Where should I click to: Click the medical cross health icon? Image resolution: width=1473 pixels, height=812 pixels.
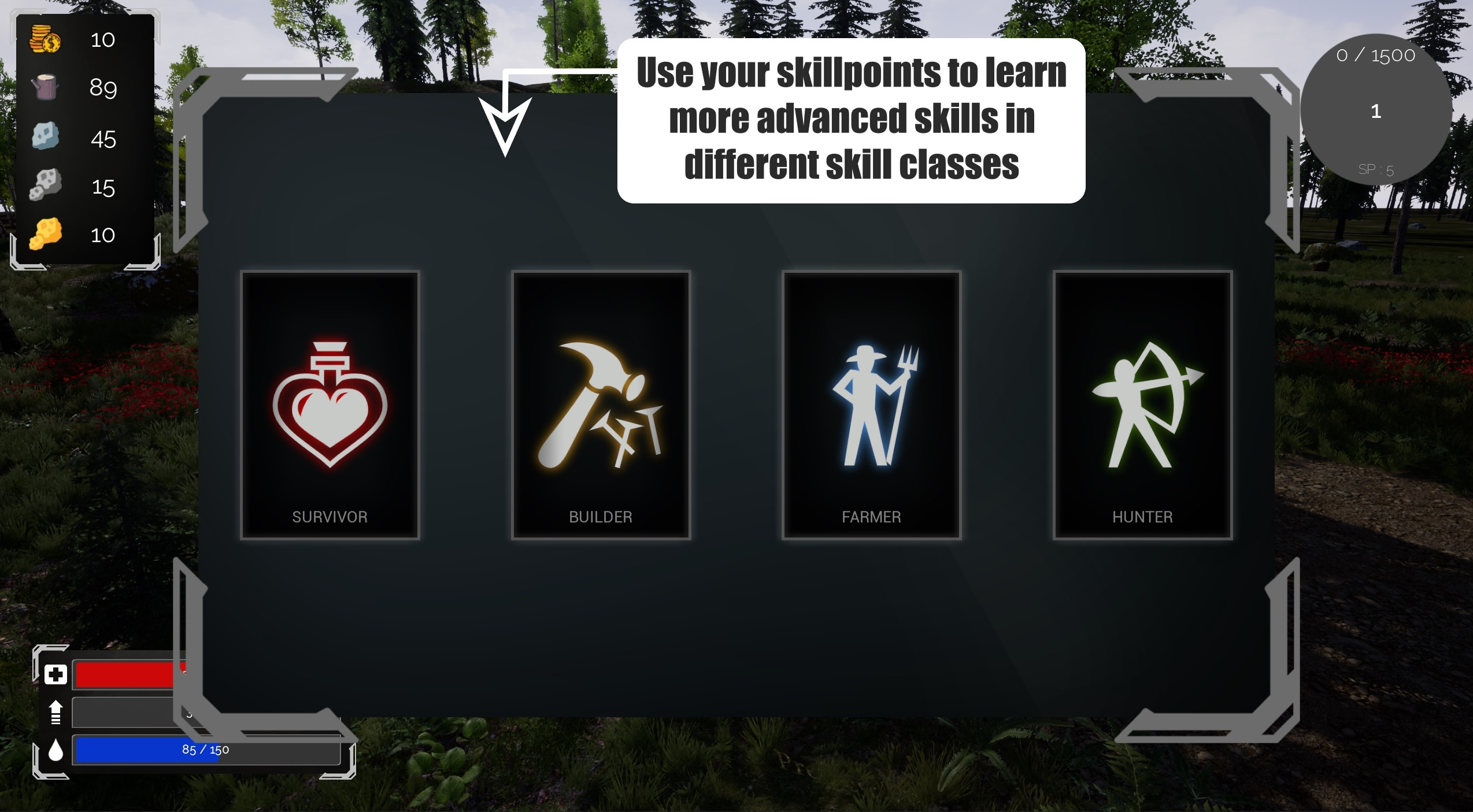click(x=55, y=673)
